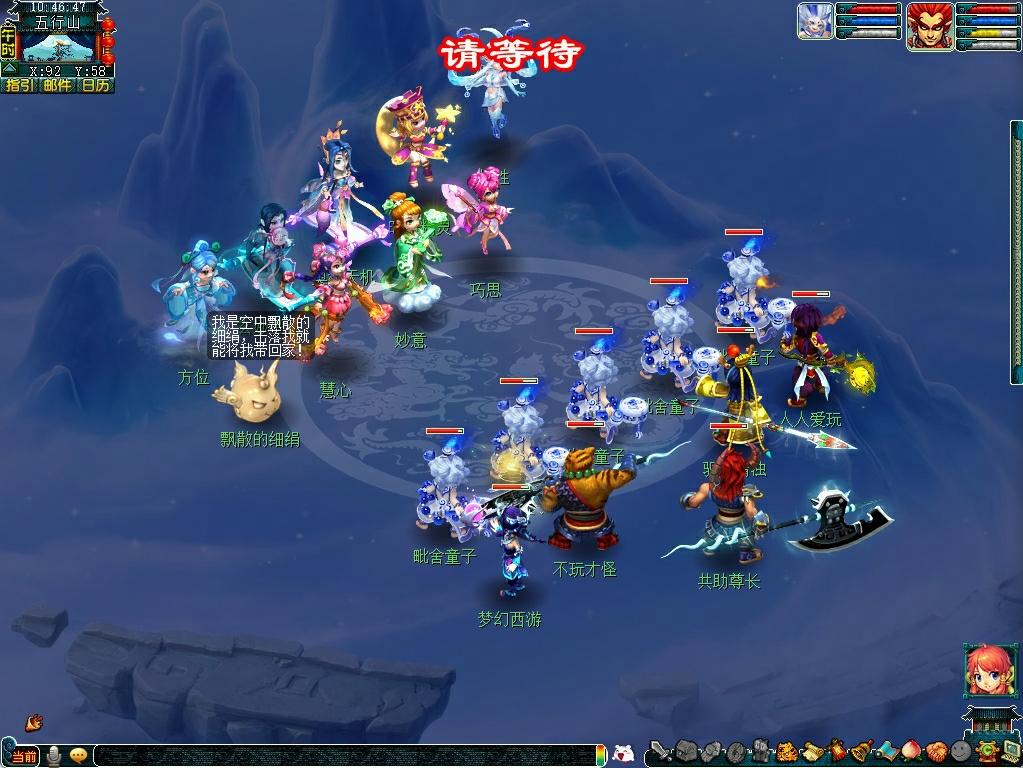This screenshot has height=768, width=1023.
Task: Select the peach icon in toolbar
Action: coord(910,751)
